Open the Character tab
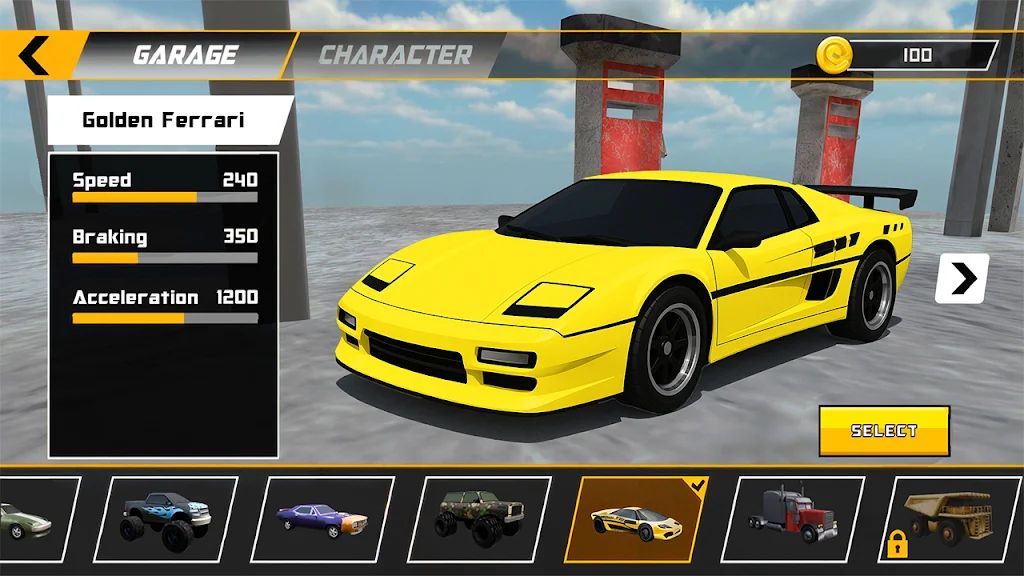 [395, 55]
